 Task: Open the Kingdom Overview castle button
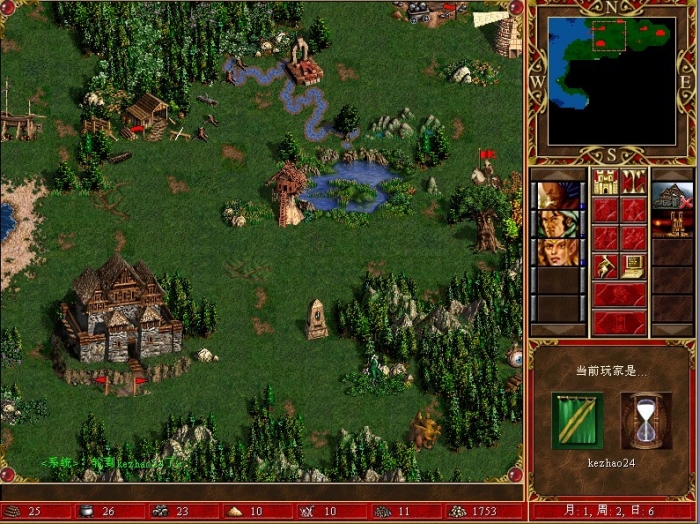click(605, 181)
